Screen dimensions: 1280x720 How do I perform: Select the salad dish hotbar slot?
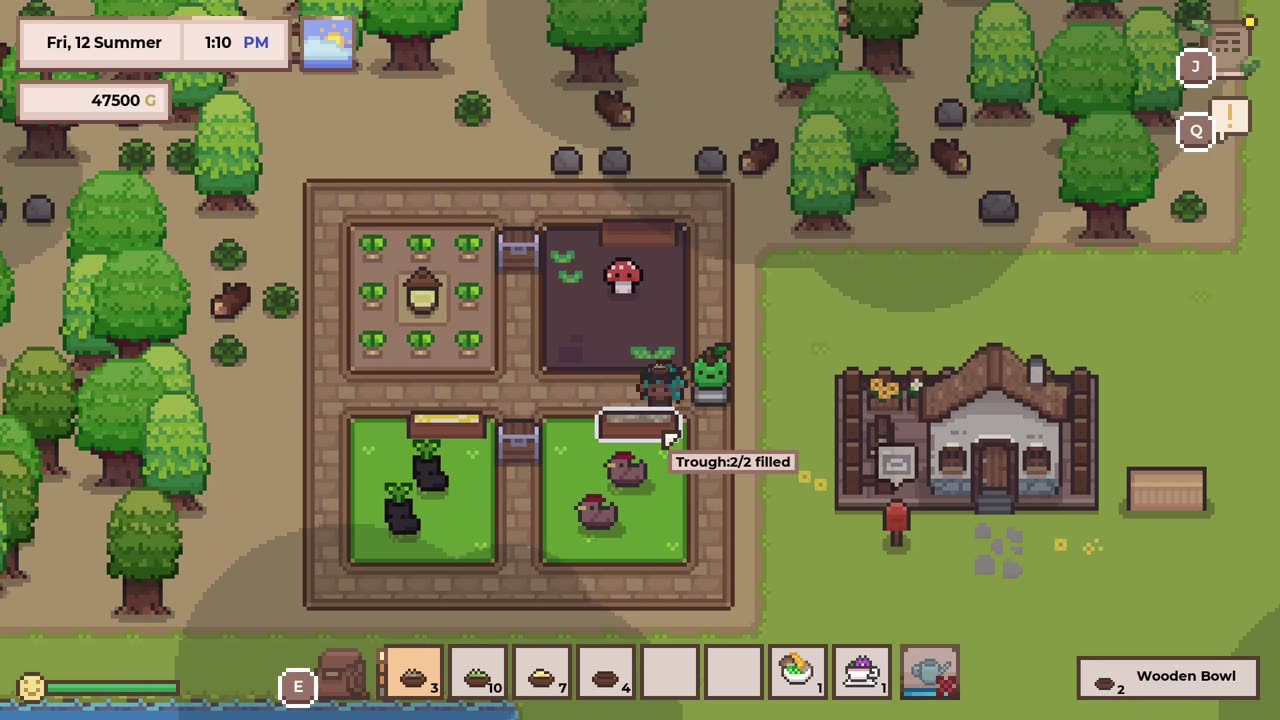798,674
